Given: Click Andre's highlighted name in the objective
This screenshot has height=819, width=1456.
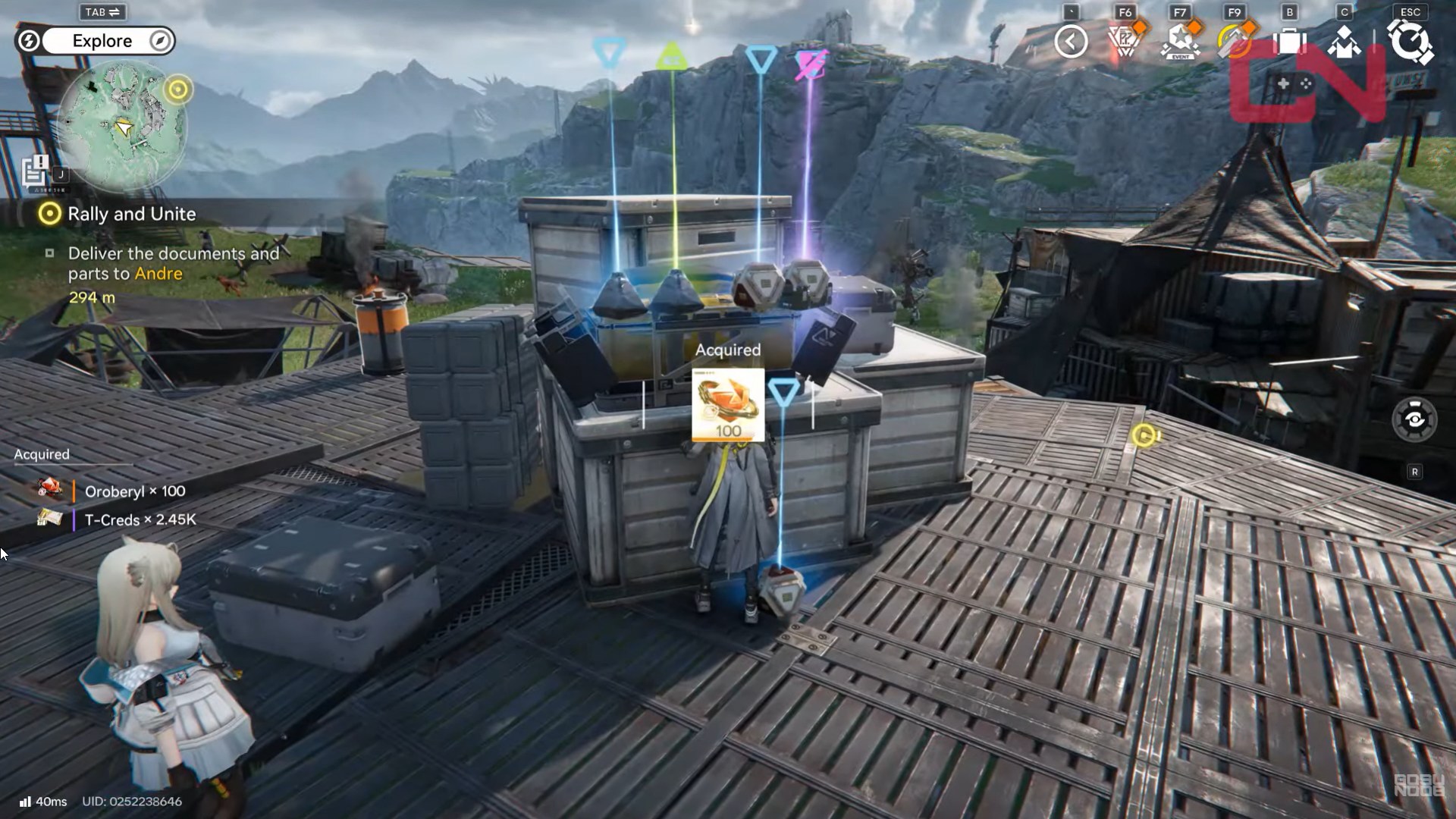Looking at the screenshot, I should click(161, 274).
